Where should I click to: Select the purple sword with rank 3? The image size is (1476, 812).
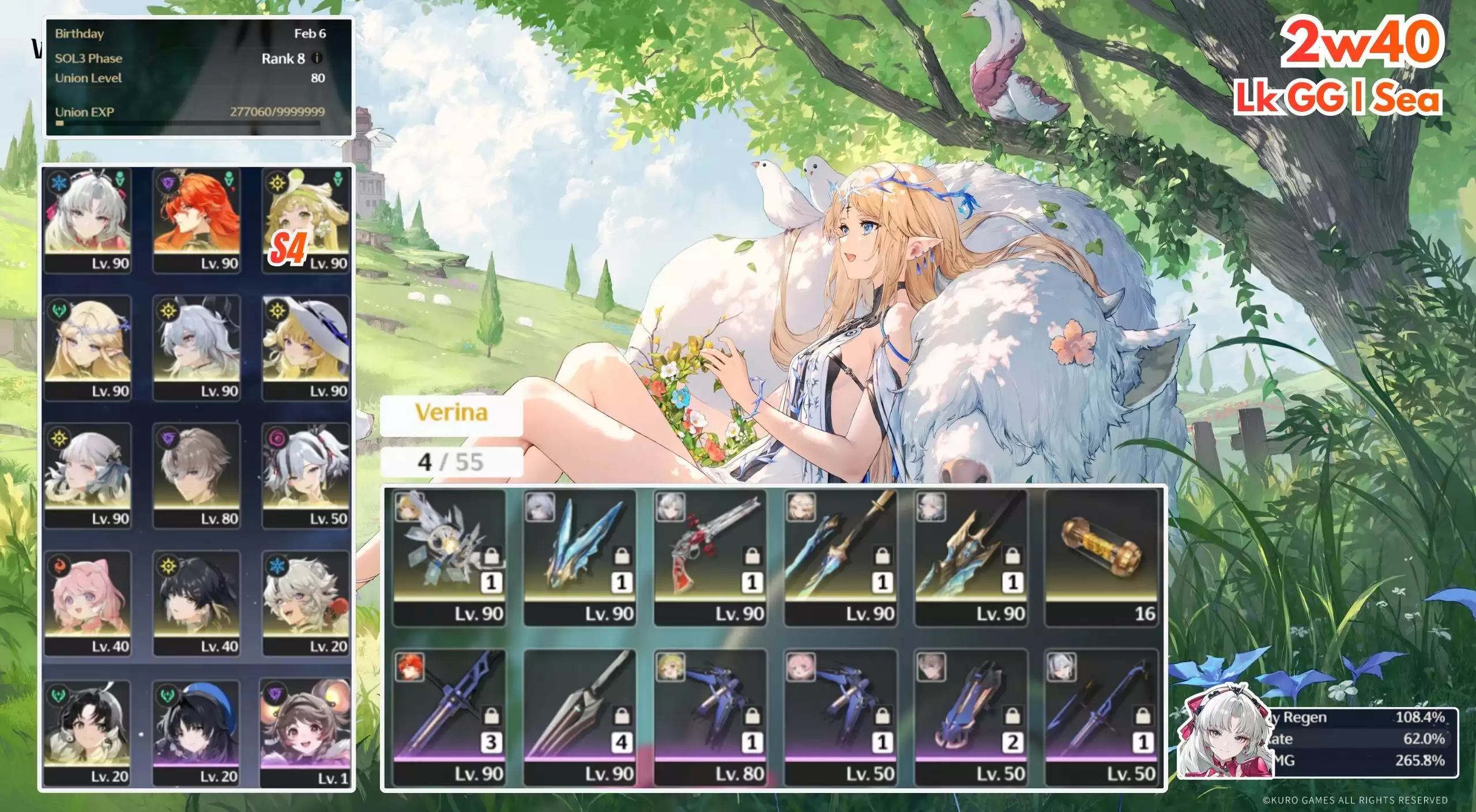[x=449, y=717]
